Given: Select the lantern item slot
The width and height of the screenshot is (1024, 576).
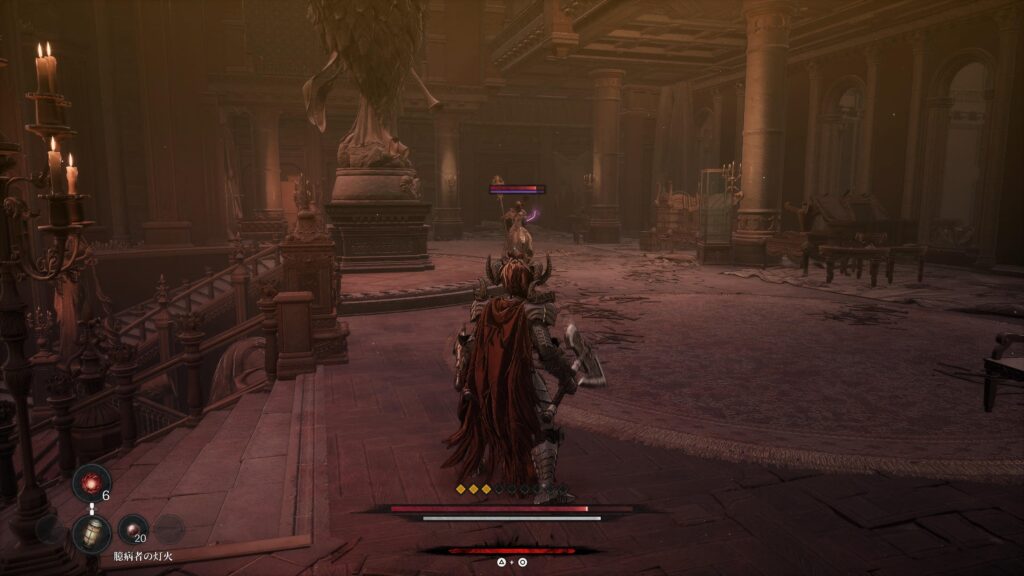Looking at the screenshot, I should (91, 533).
